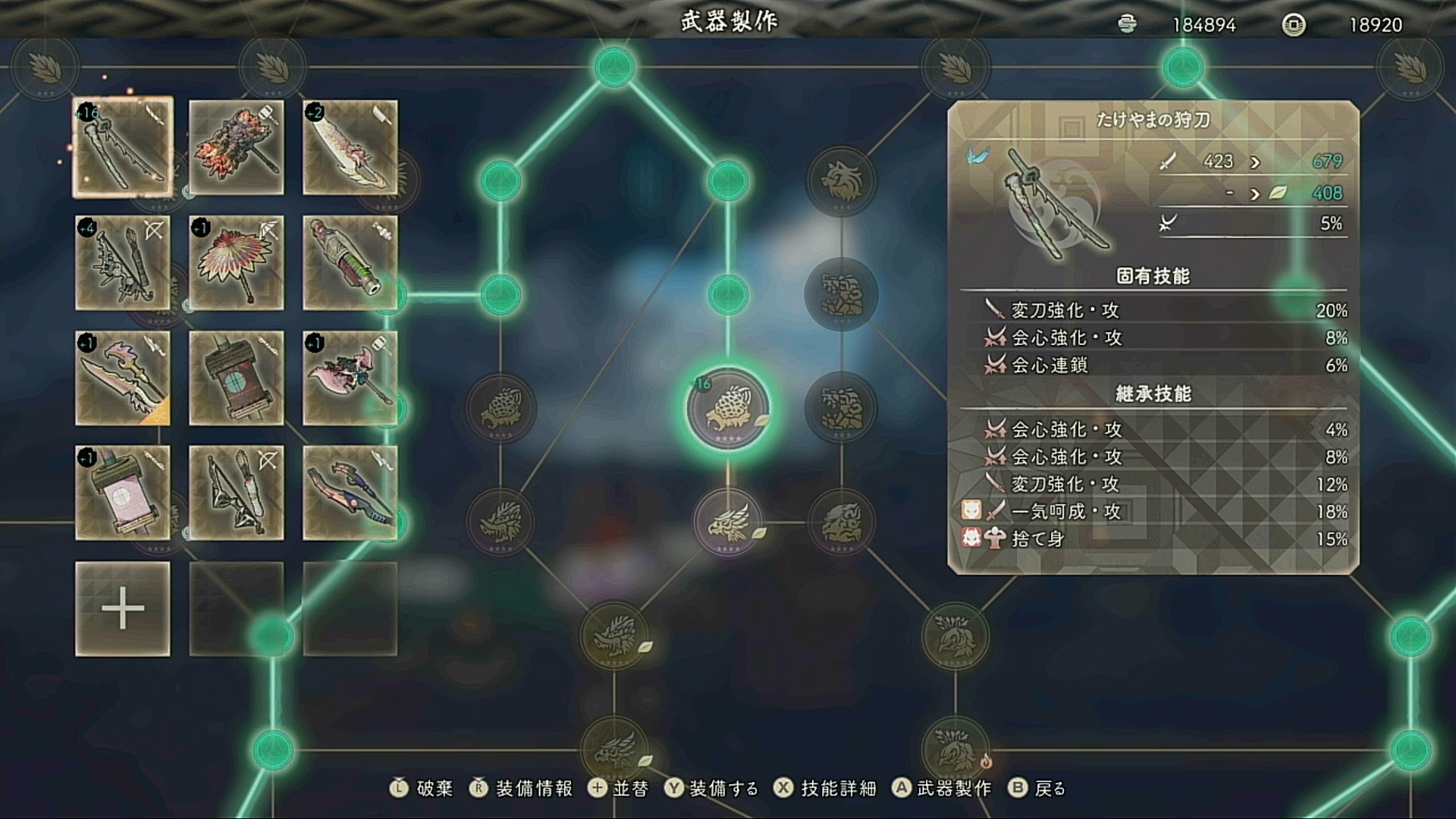The height and width of the screenshot is (819, 1456).
Task: Select the +1 pink claw blade slot
Action: point(123,378)
